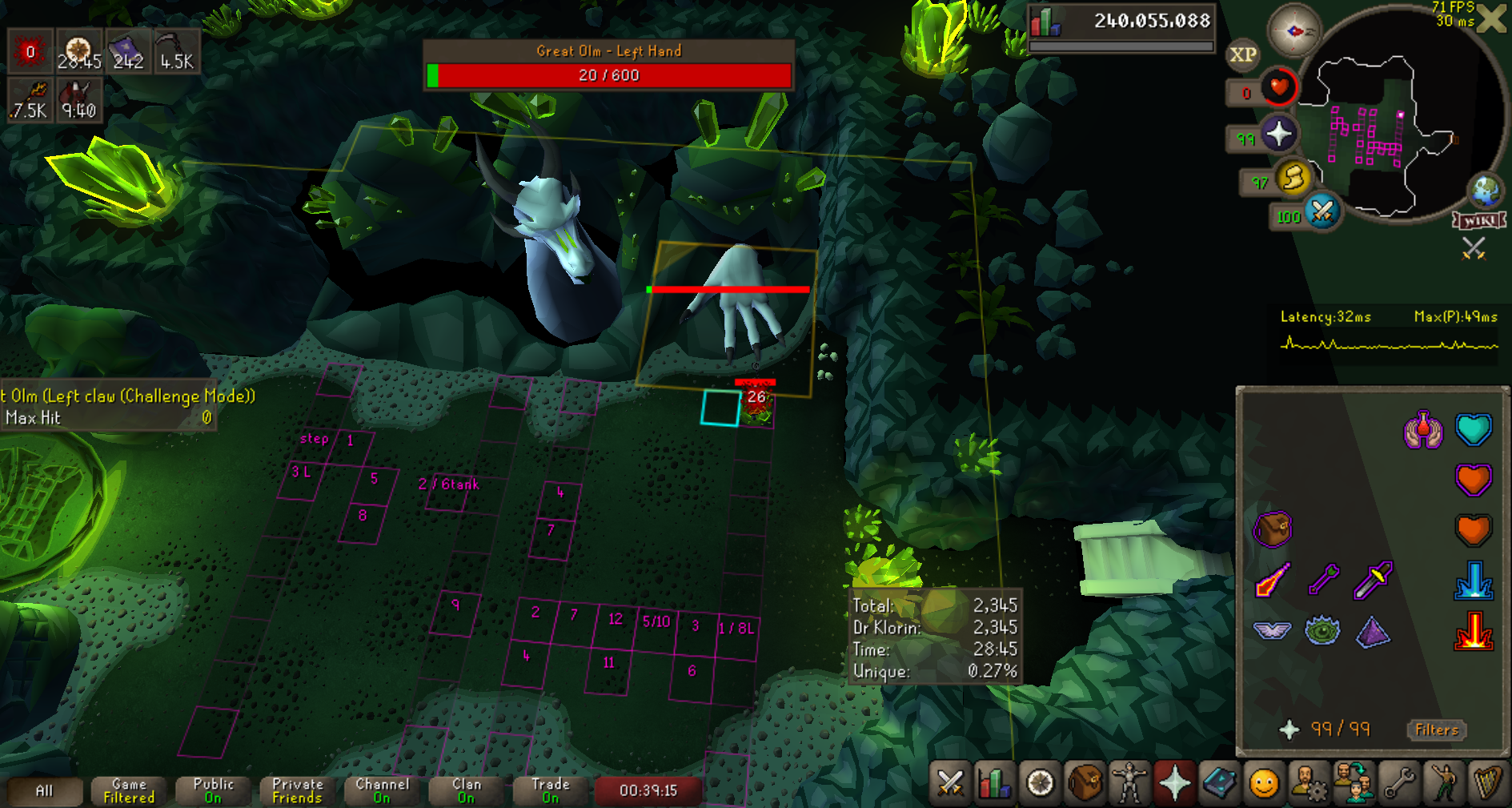Open the Combat Options tab
This screenshot has height=808, width=1512.
point(949,783)
